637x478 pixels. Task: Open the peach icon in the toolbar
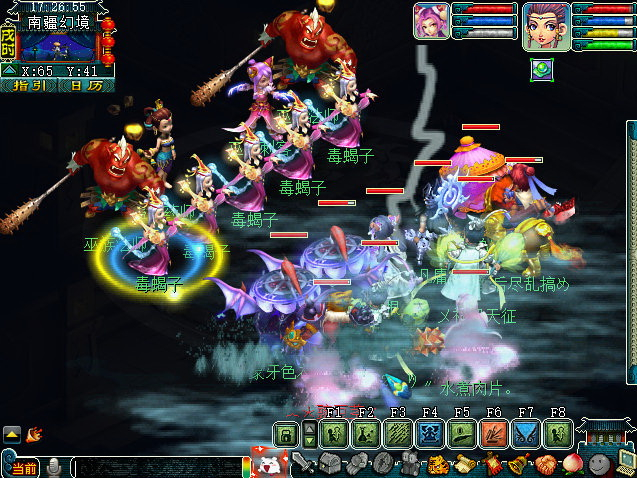click(573, 464)
